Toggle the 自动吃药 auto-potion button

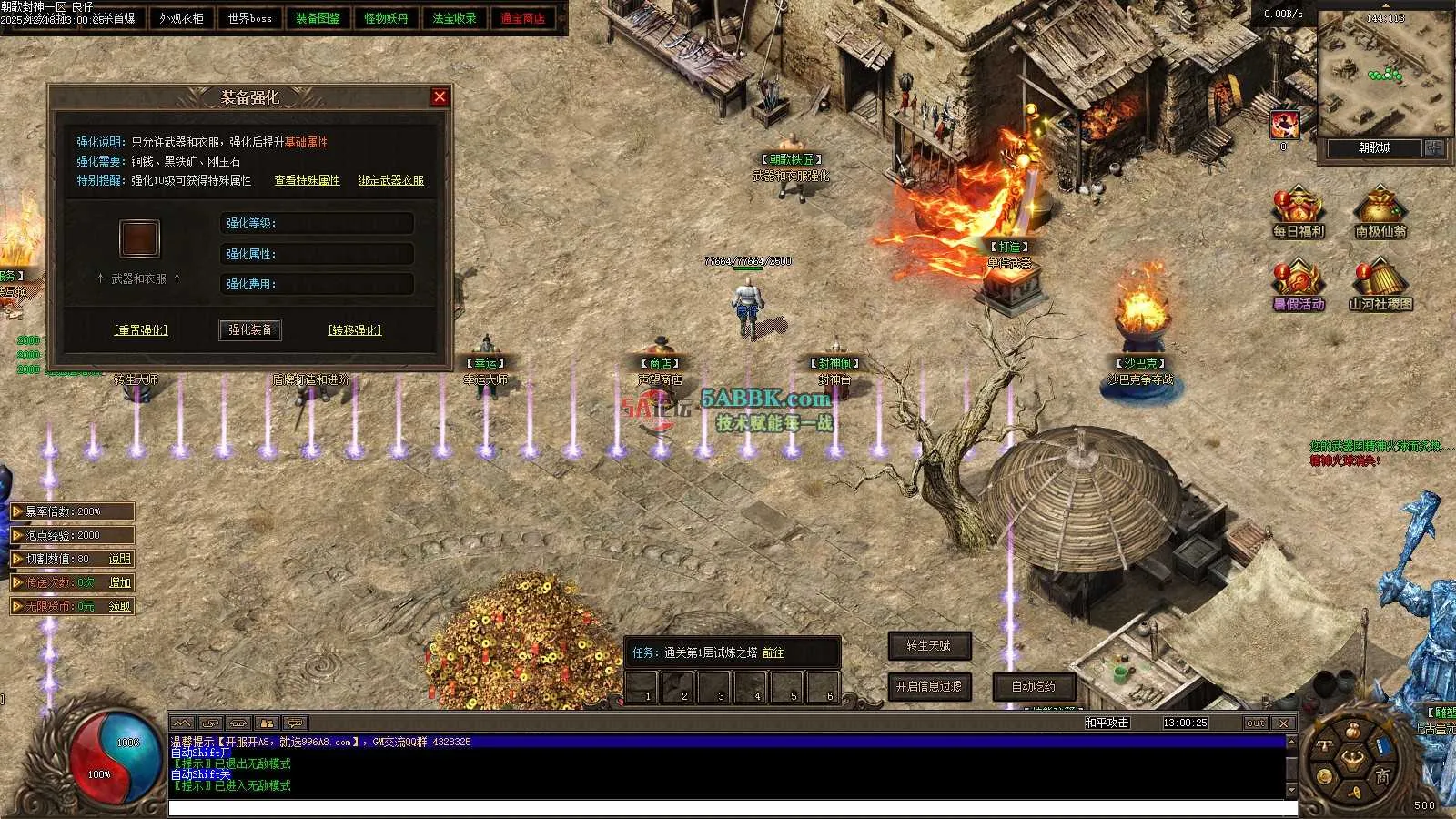(x=1034, y=686)
